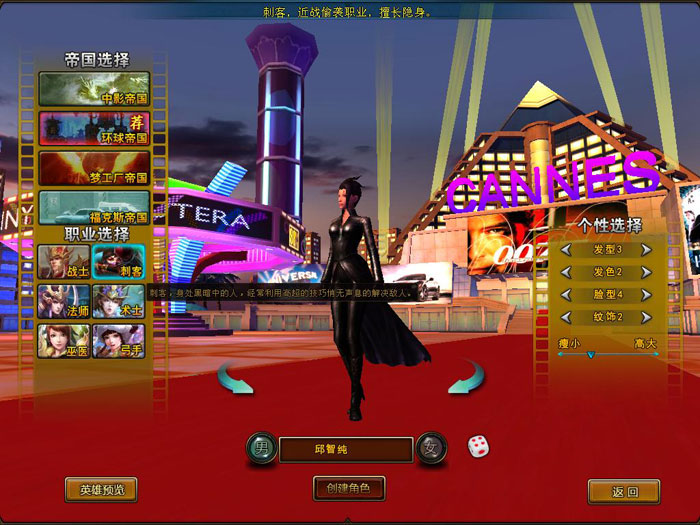The height and width of the screenshot is (525, 700).
Task: Switch to previous ornament beside 纹饰2
Action: (x=566, y=318)
